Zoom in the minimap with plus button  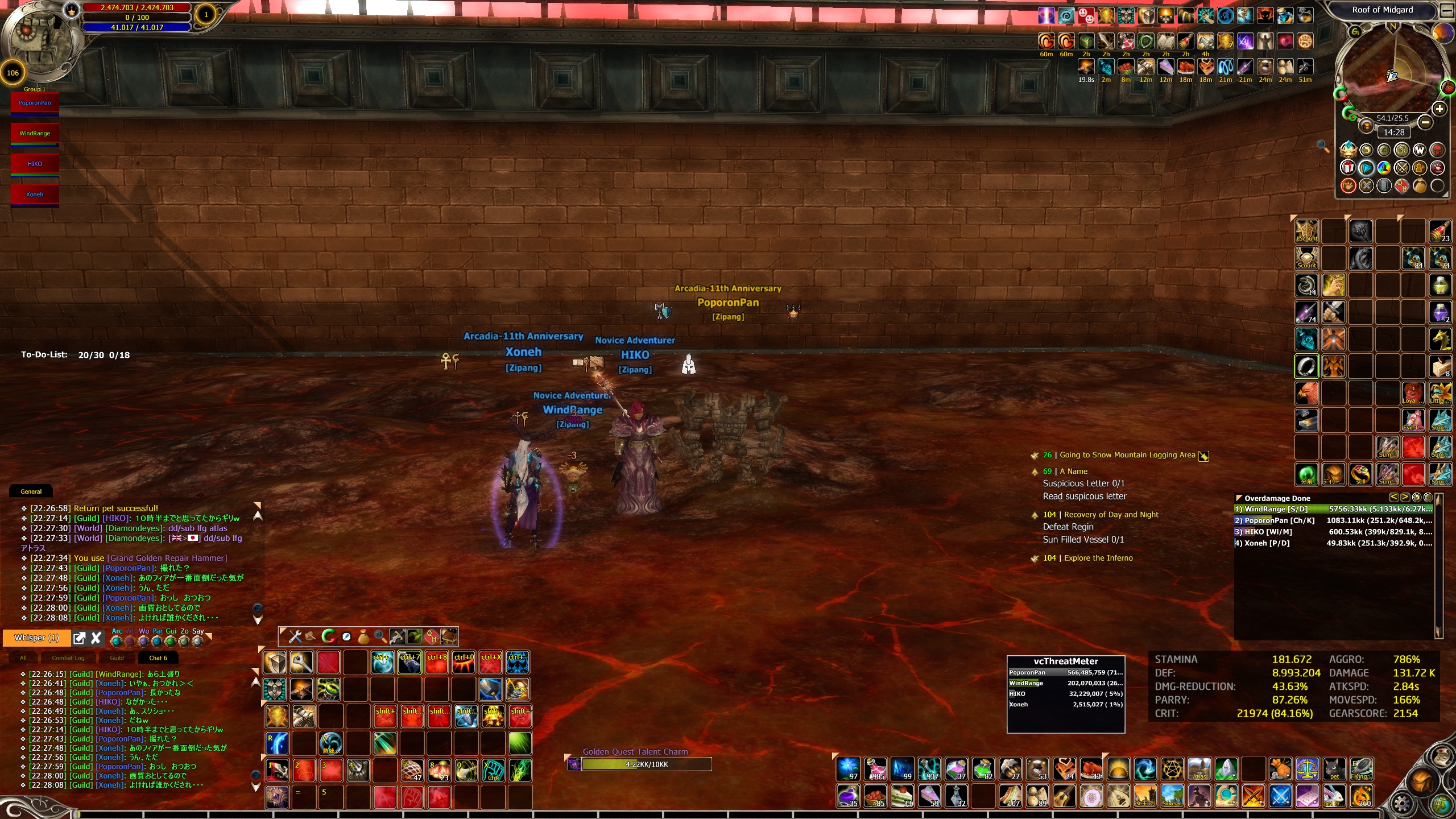(x=1439, y=109)
